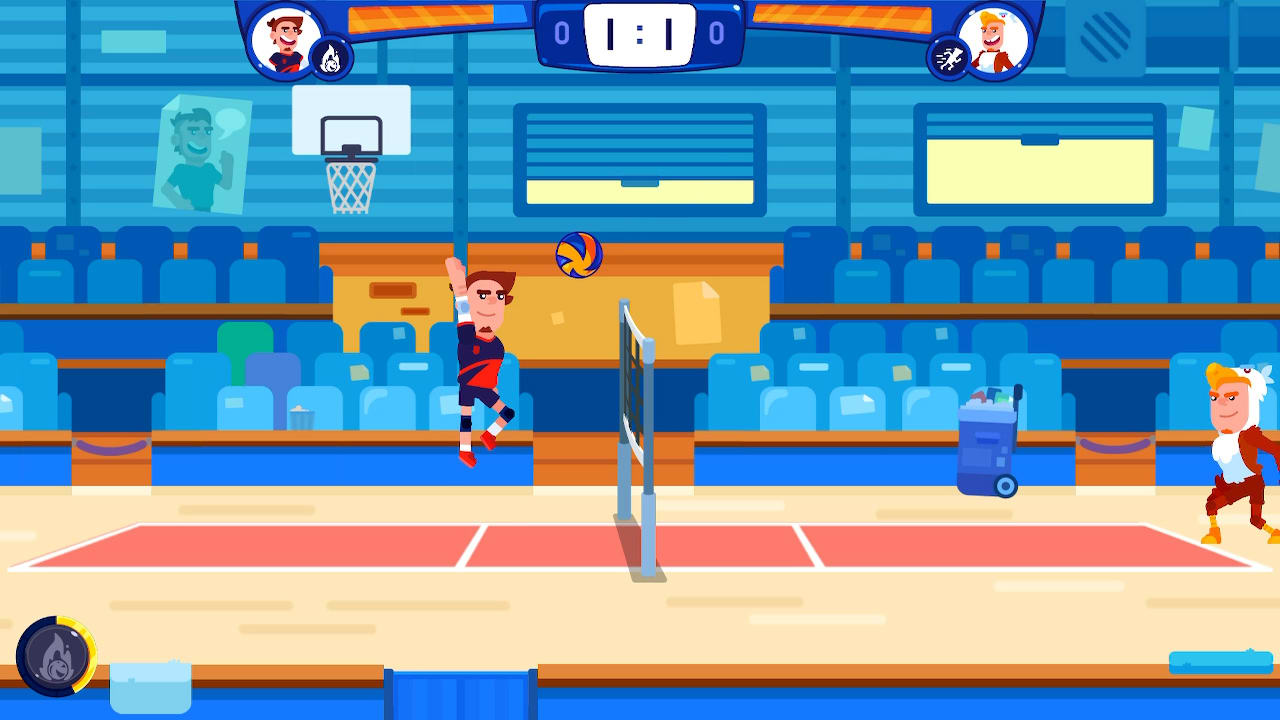Viewport: 1280px width, 720px height.
Task: Click the left score counter showing 0
Action: tap(561, 31)
